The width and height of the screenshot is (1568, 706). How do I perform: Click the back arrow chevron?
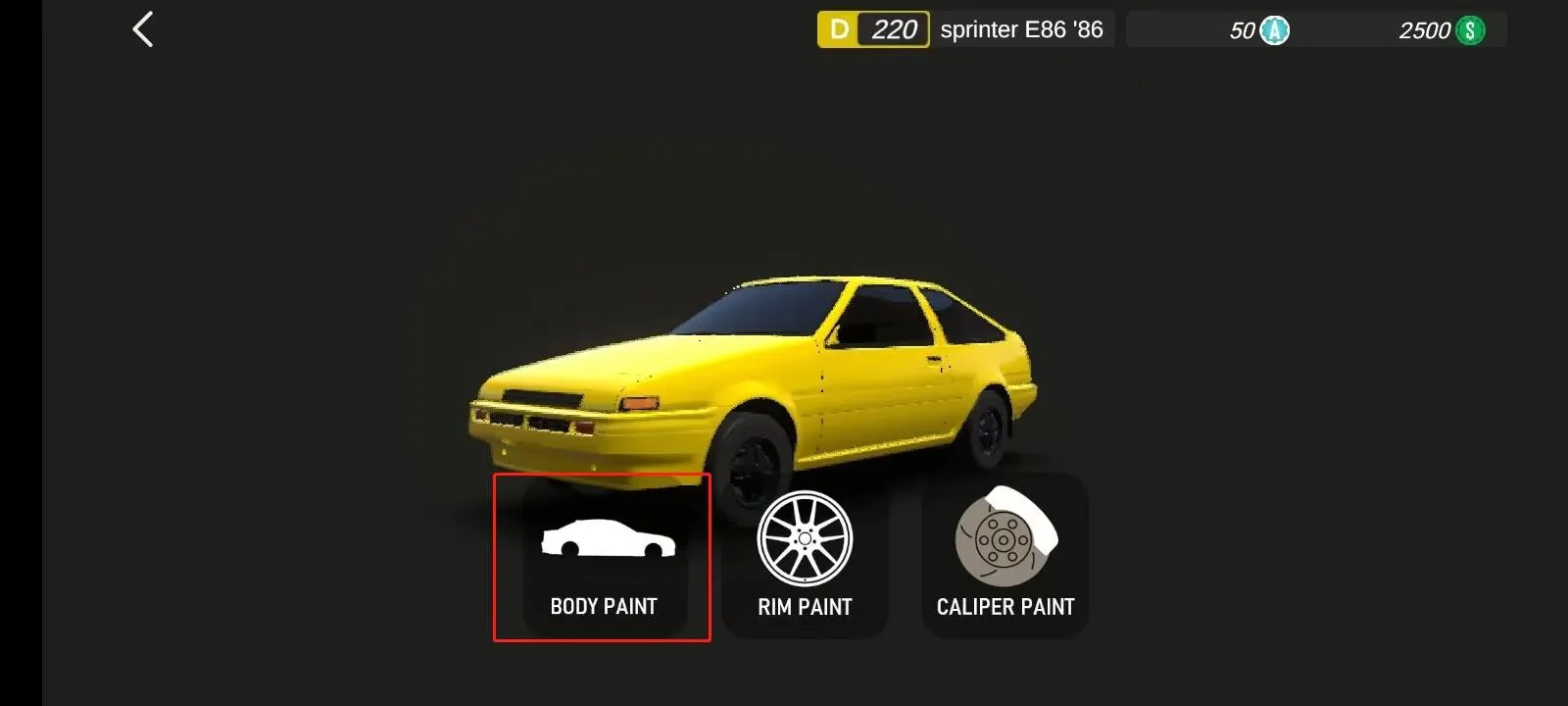pyautogui.click(x=143, y=28)
